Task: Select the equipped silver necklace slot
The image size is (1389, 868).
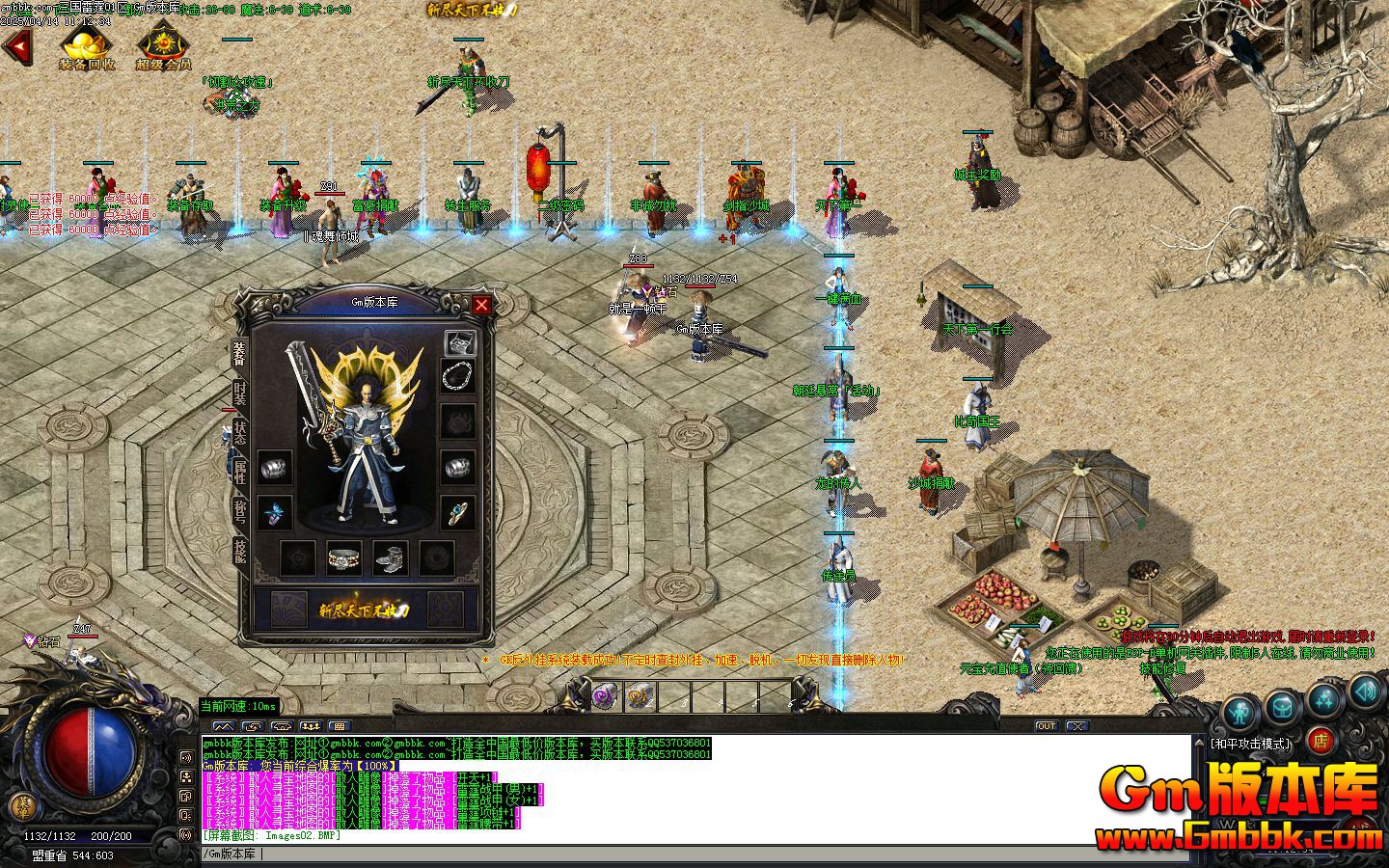Action: point(458,376)
